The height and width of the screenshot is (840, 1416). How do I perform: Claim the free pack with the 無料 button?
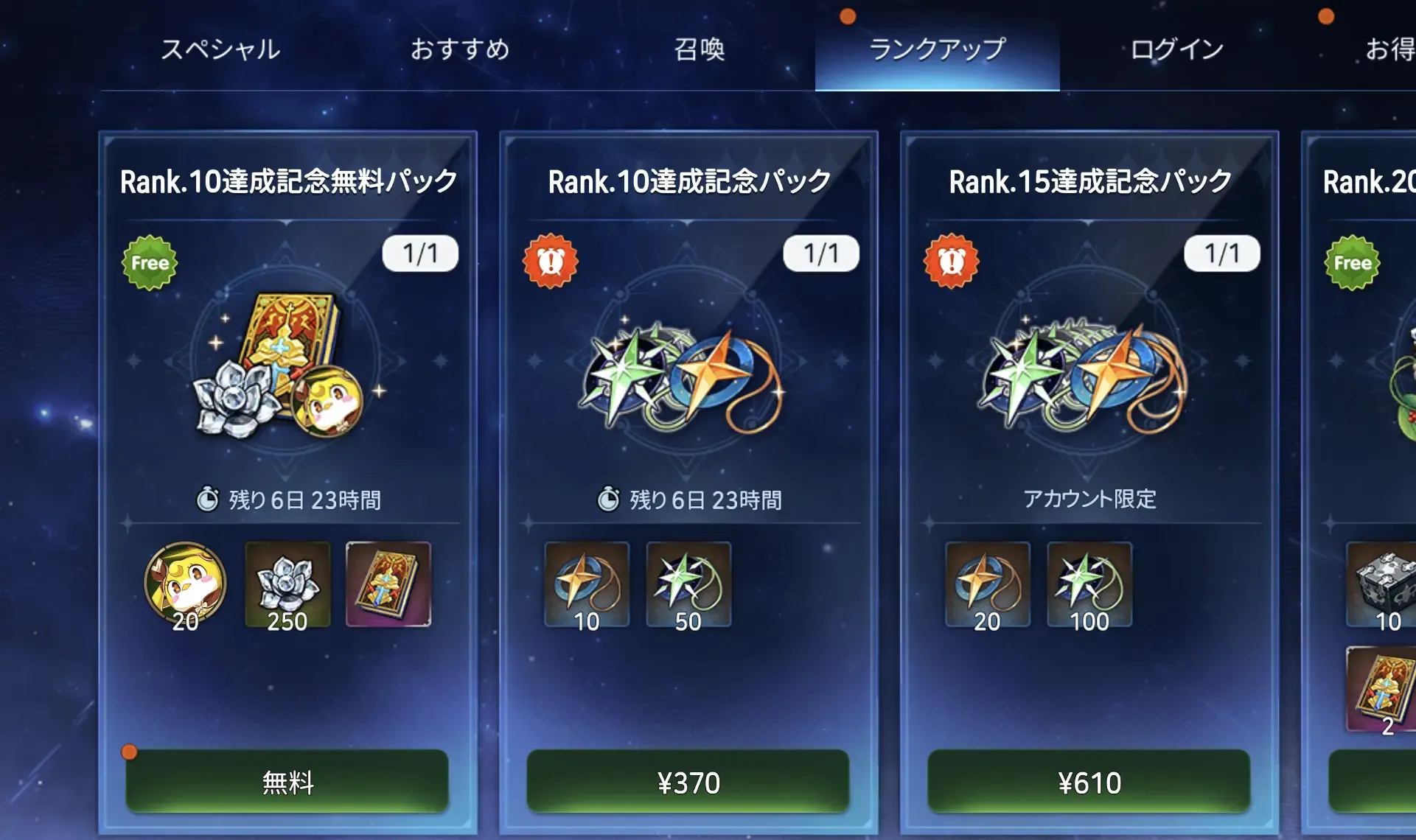(x=287, y=783)
